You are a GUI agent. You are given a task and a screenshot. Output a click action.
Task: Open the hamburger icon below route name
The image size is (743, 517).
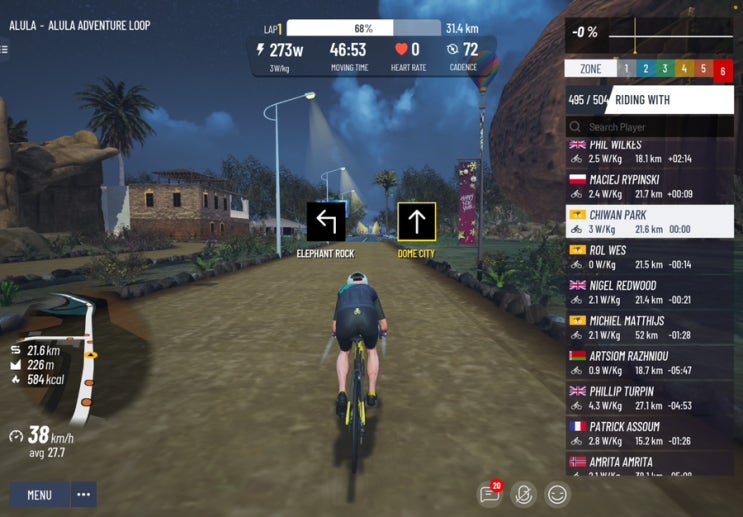coord(4,49)
